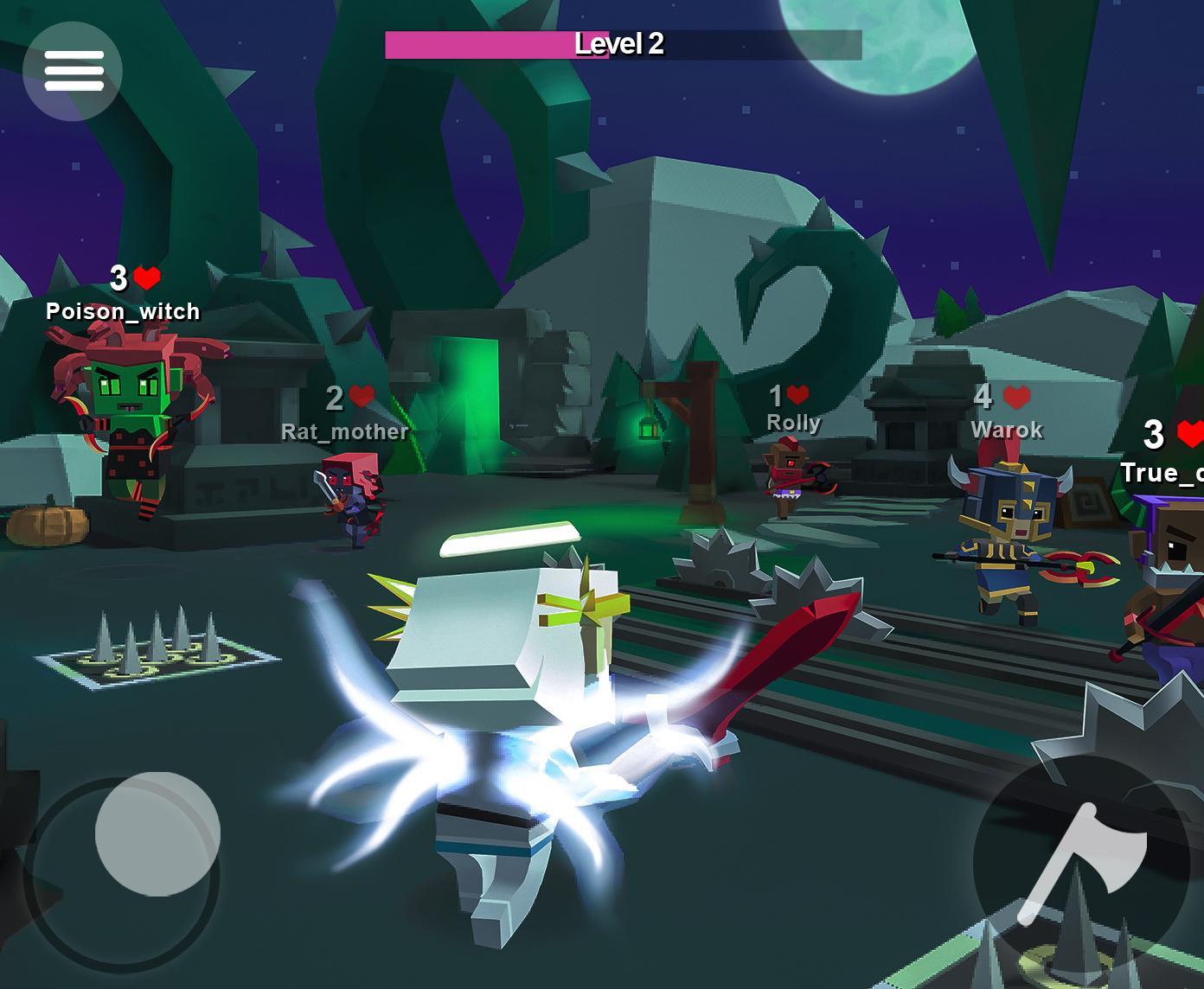The image size is (1204, 989).
Task: Open the hamburger menu
Action: [73, 71]
